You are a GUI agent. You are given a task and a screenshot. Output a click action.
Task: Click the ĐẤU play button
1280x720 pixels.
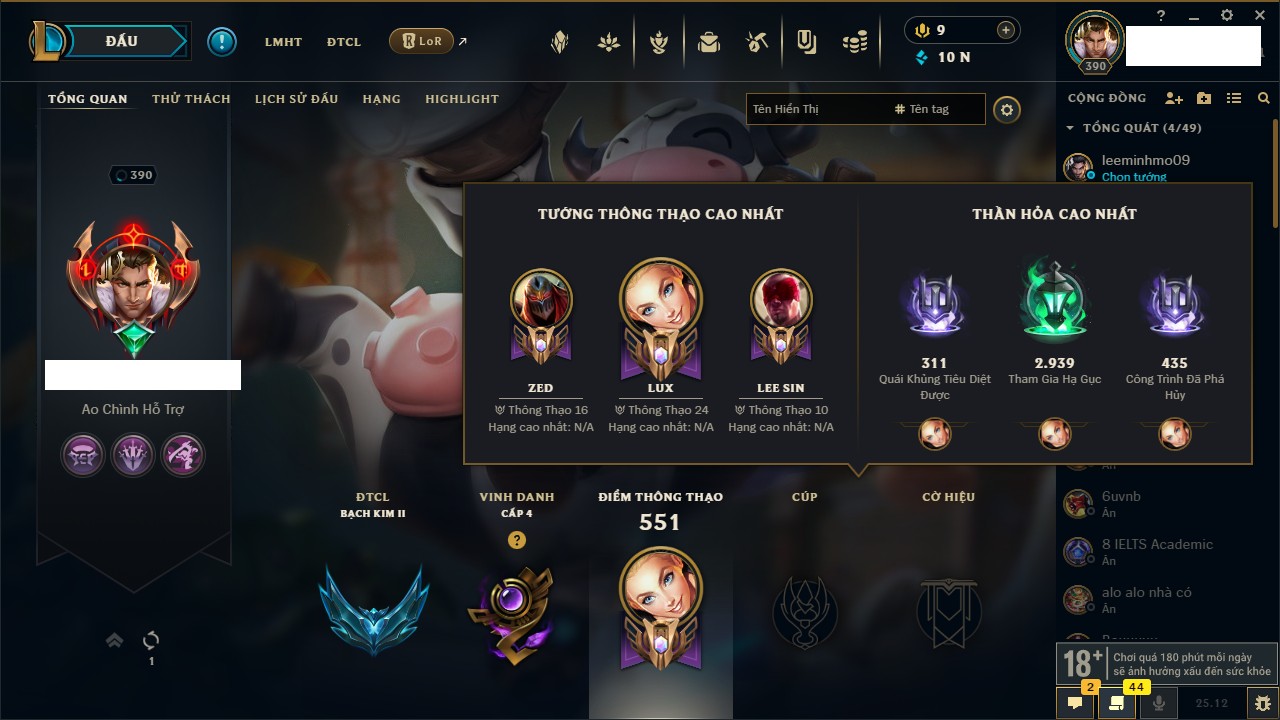tap(121, 41)
